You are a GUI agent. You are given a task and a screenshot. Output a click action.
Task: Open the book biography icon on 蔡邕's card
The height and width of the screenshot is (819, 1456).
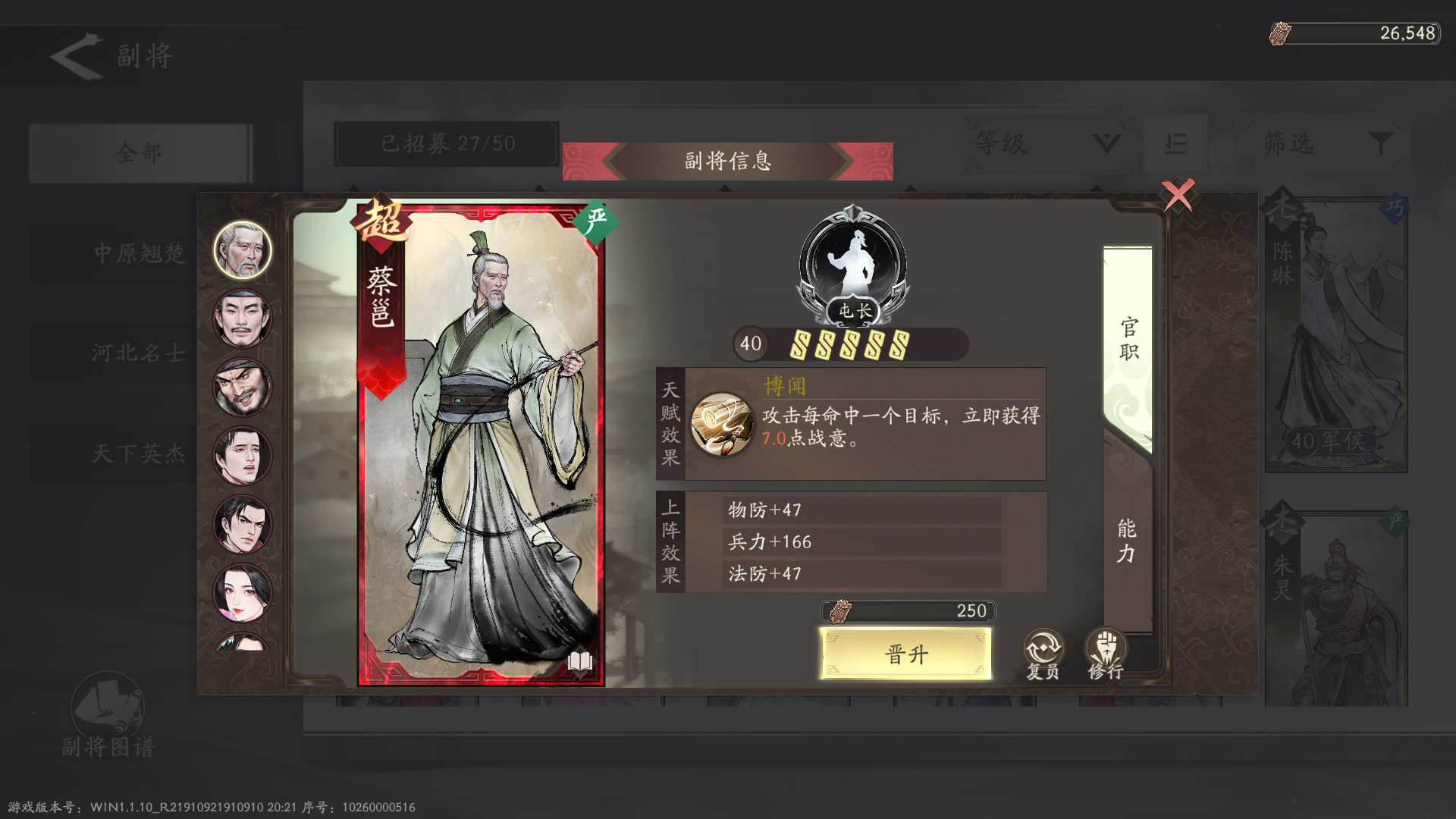pyautogui.click(x=579, y=662)
